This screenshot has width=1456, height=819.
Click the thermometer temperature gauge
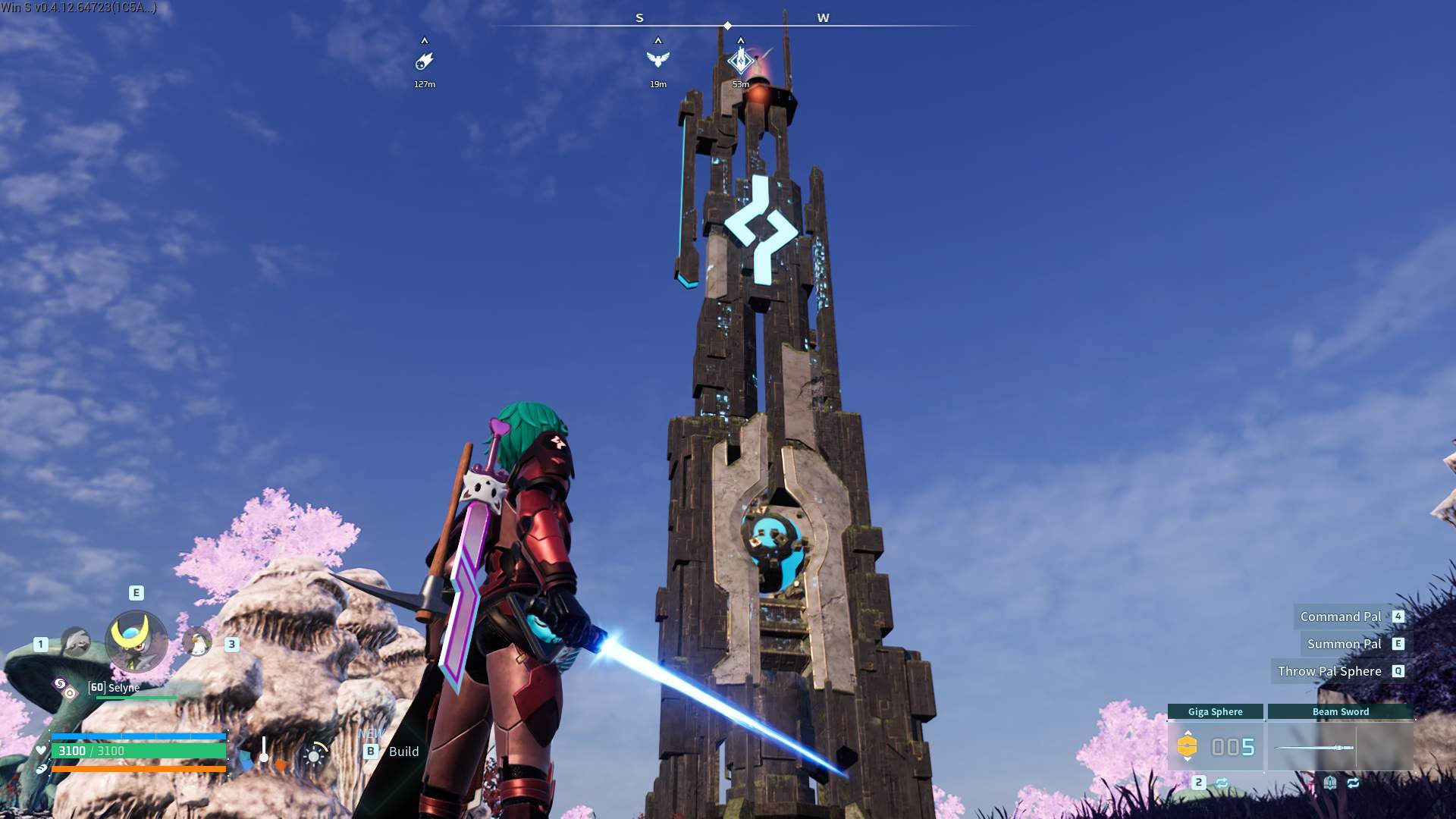(263, 751)
